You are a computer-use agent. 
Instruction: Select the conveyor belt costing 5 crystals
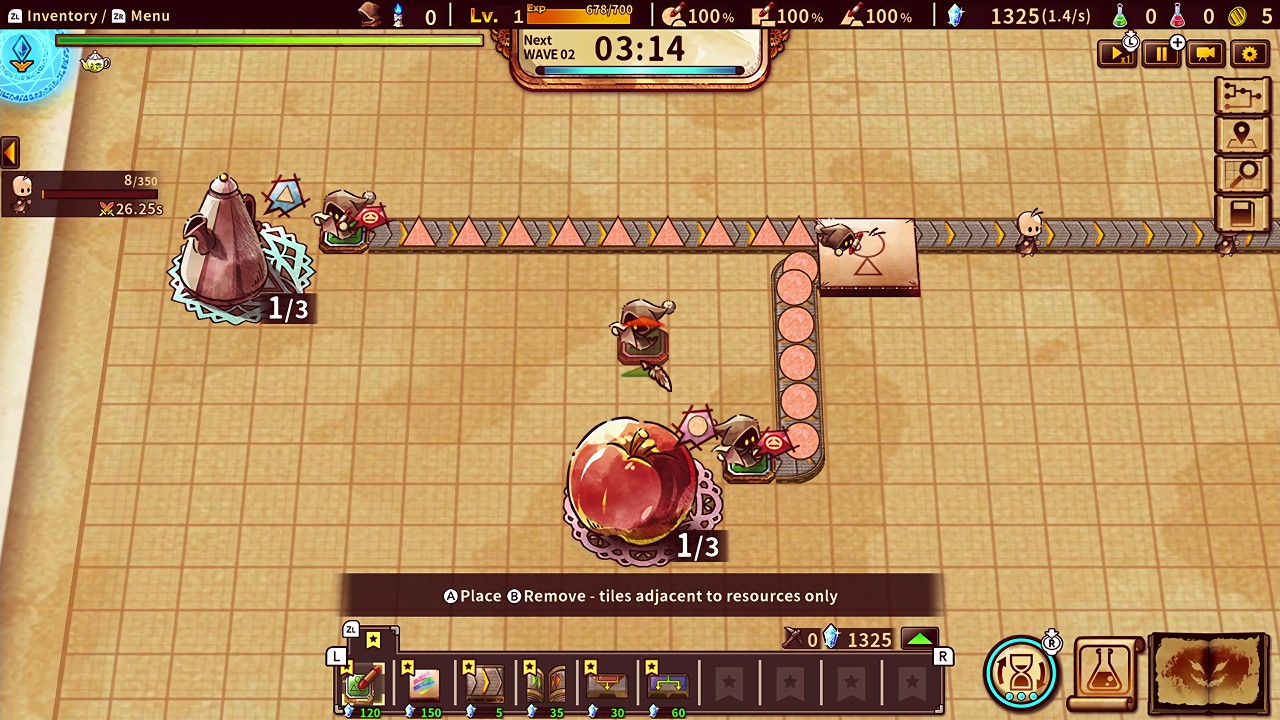[x=485, y=683]
